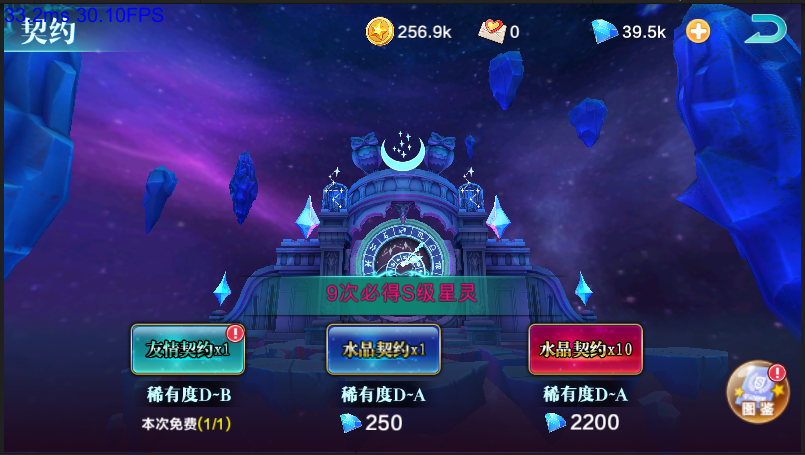The width and height of the screenshot is (805, 455).
Task: Summon with 友情契约 x1 button
Action: tap(188, 349)
